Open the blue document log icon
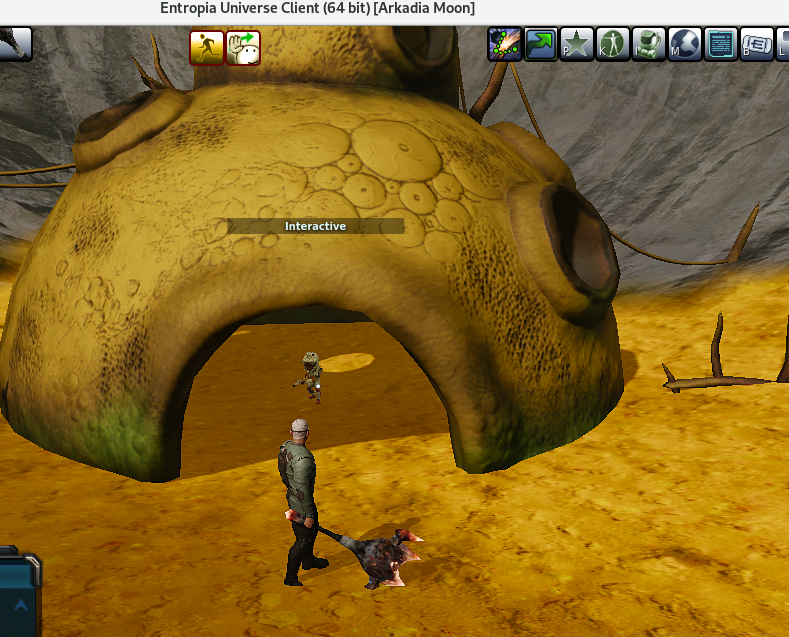The height and width of the screenshot is (637, 789). pyautogui.click(x=721, y=44)
